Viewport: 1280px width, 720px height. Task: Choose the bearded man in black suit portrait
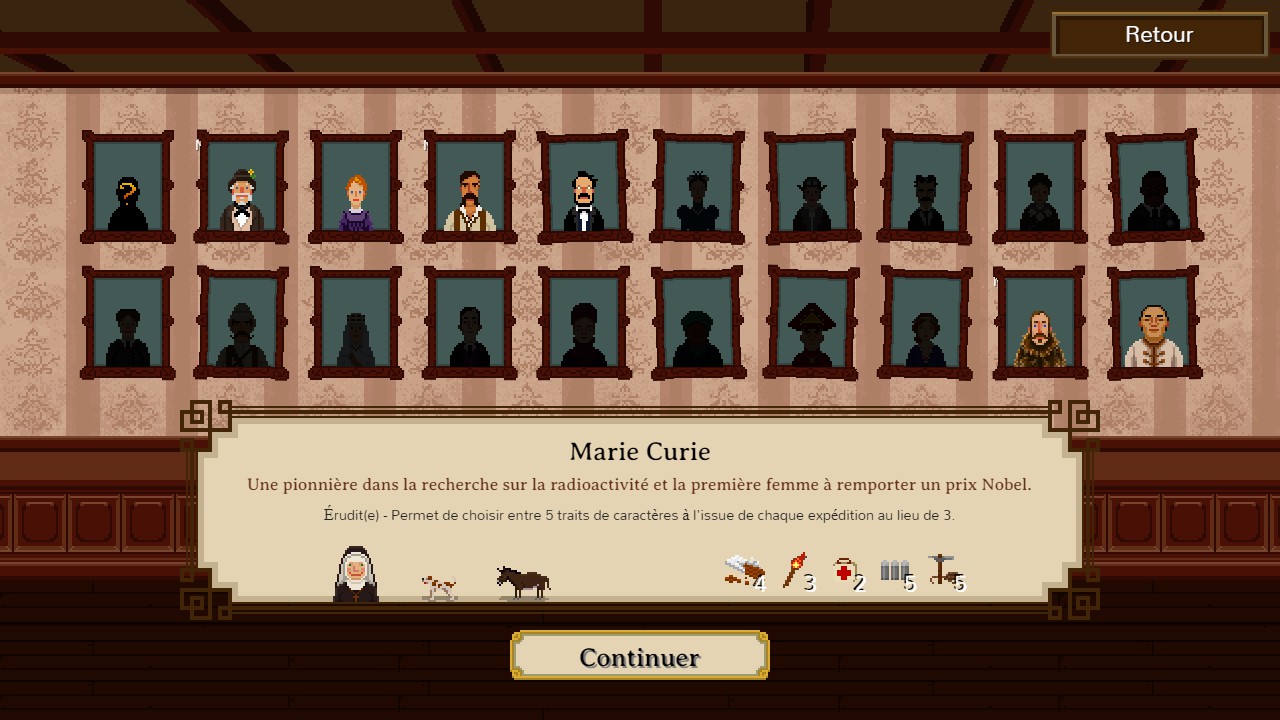(x=583, y=188)
